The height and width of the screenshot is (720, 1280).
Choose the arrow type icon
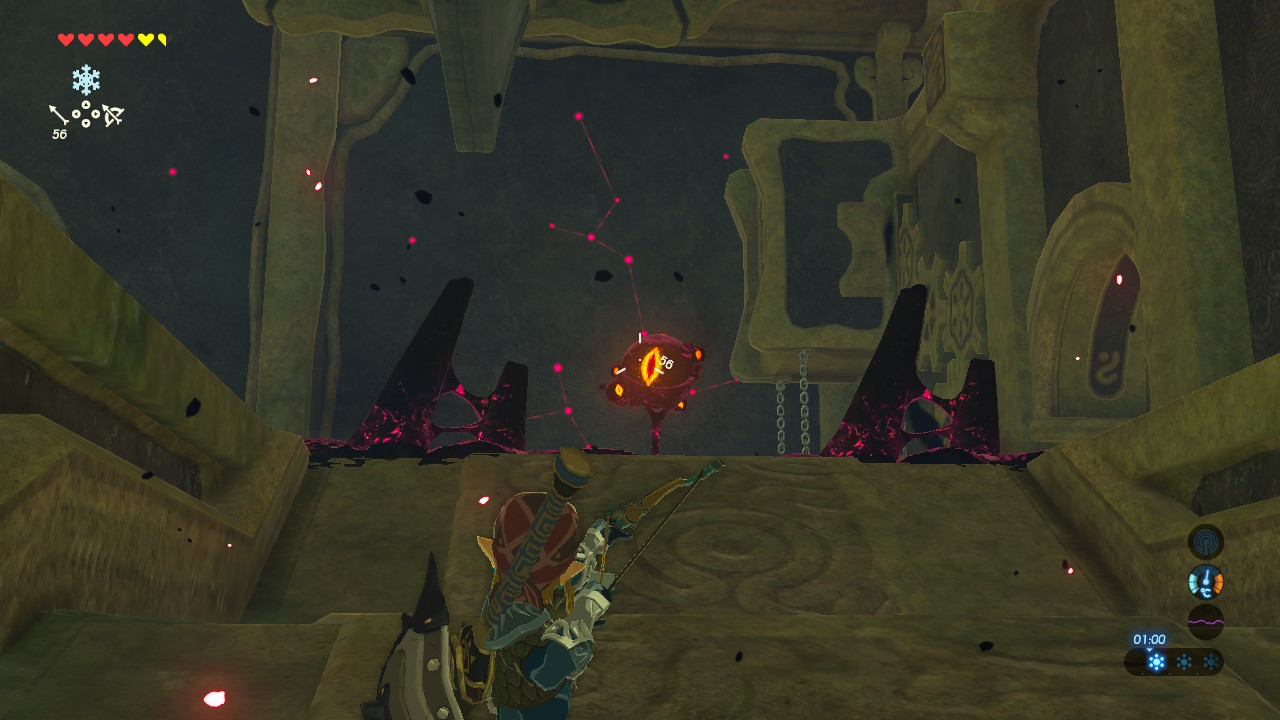pos(59,115)
